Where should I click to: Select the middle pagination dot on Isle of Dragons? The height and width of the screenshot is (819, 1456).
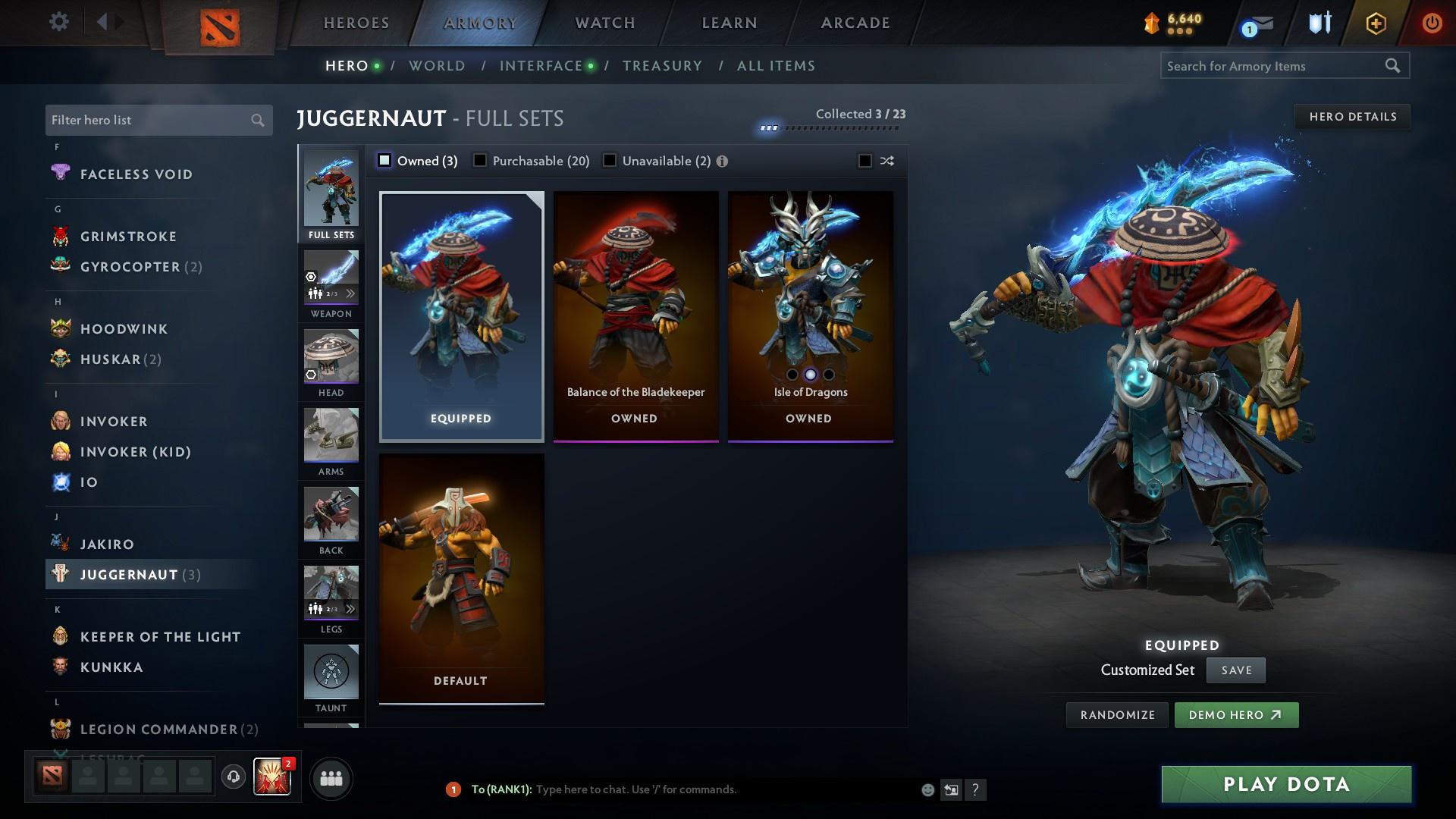[x=809, y=374]
